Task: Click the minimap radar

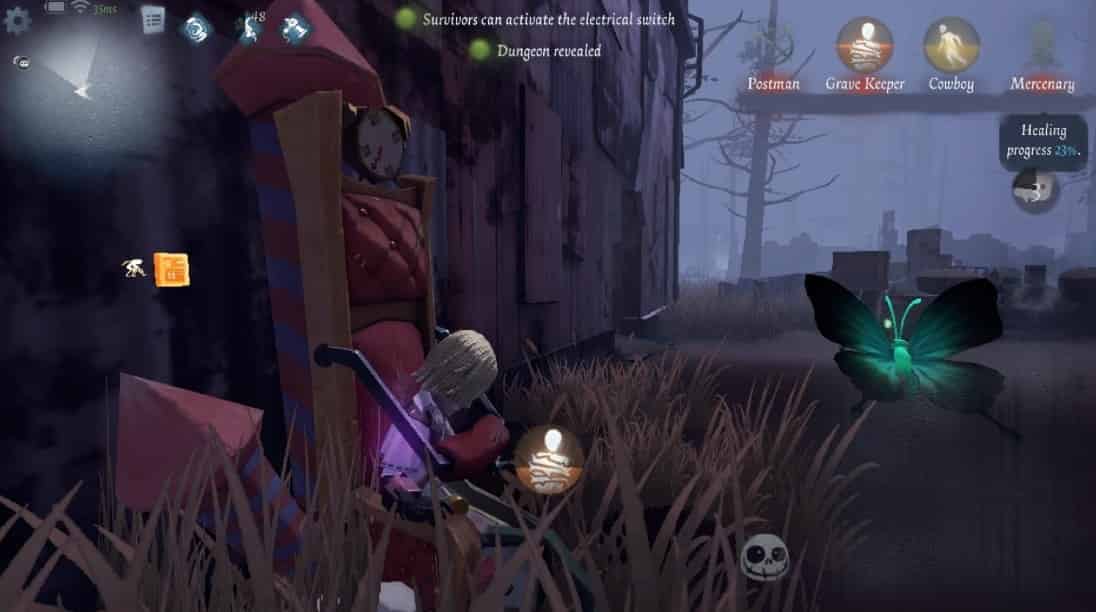Action: click(x=80, y=88)
